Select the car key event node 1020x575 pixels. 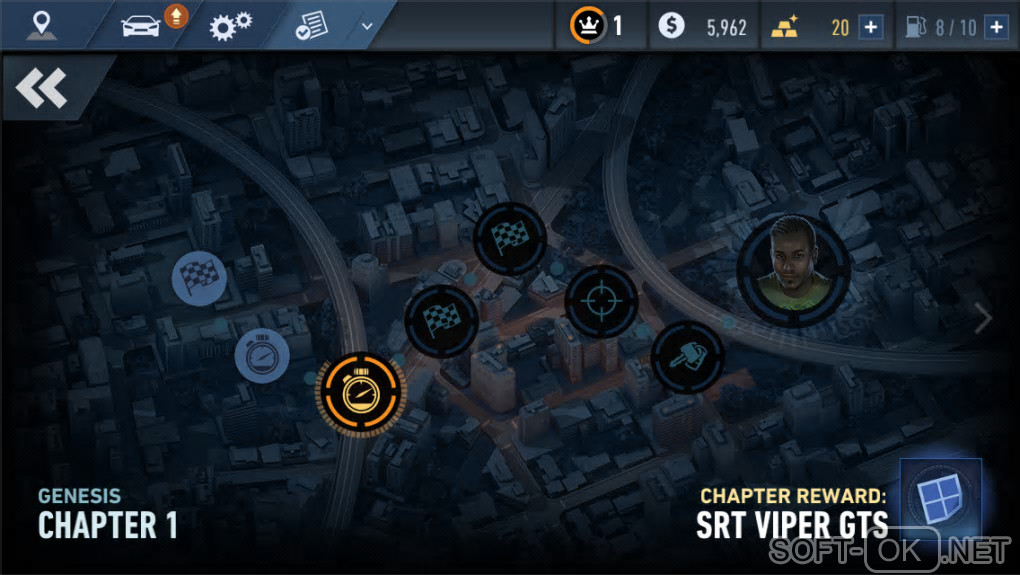point(688,357)
